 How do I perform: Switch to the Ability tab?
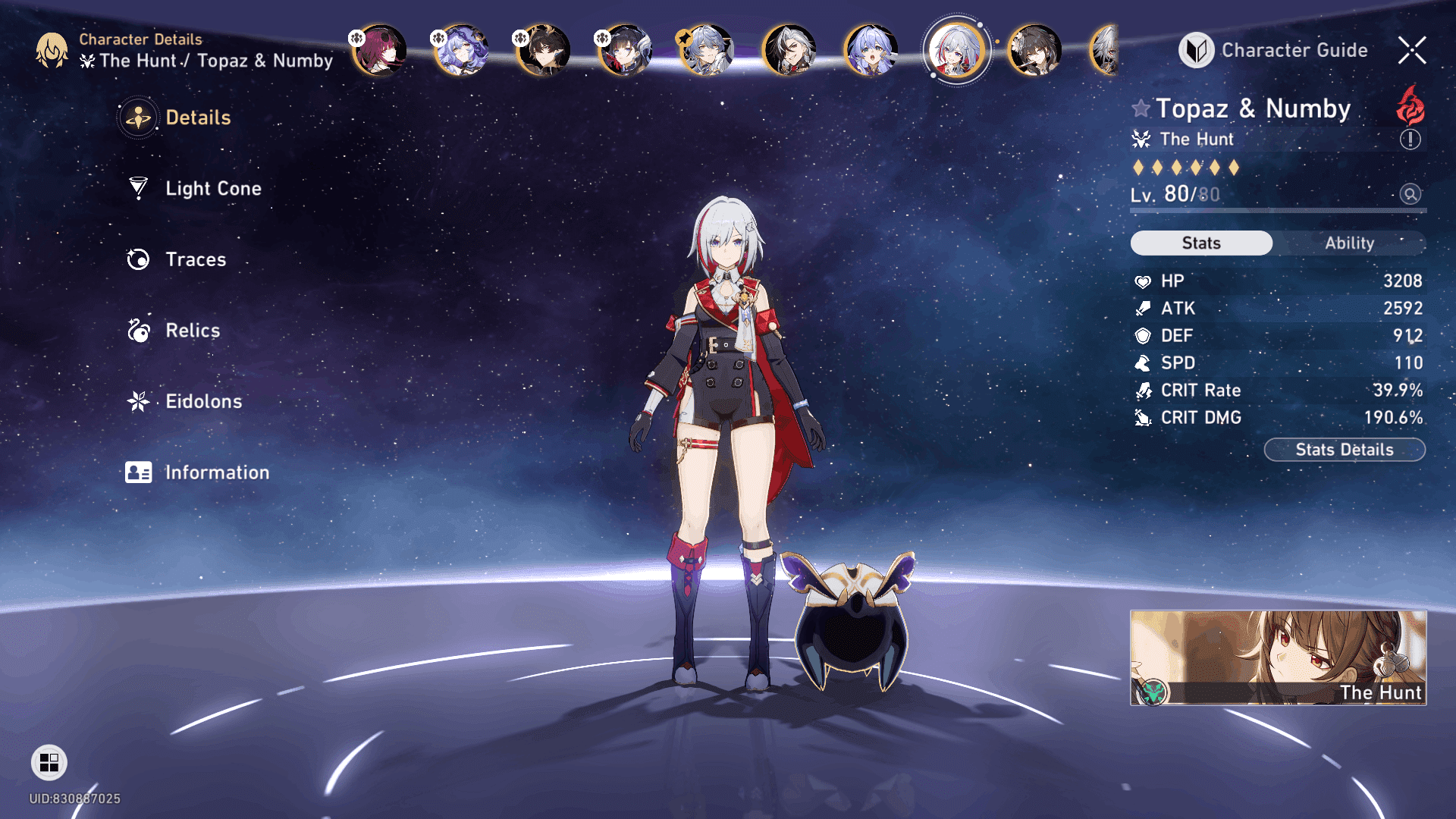[x=1349, y=243]
